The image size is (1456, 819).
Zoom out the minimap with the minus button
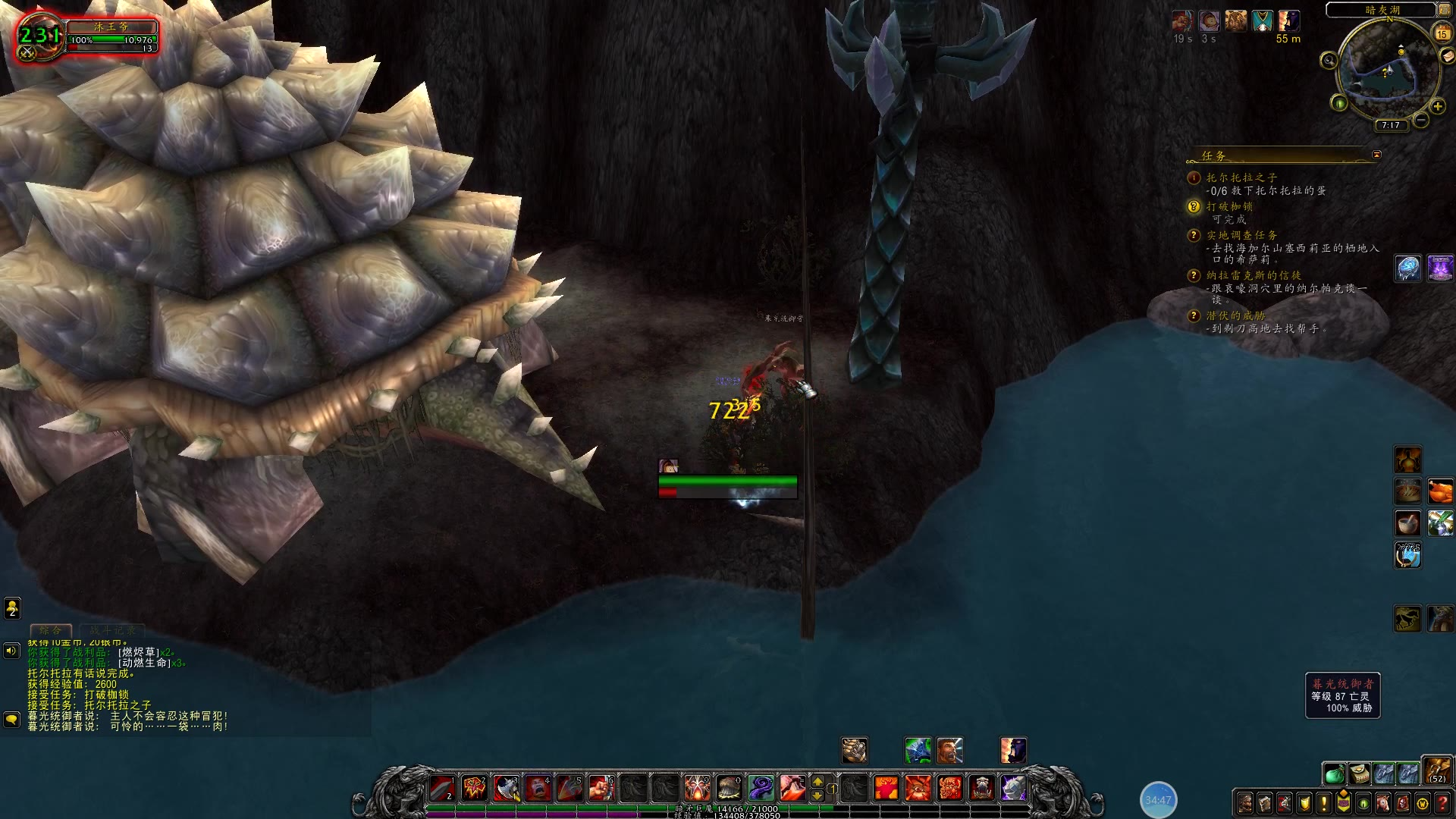[x=1421, y=120]
